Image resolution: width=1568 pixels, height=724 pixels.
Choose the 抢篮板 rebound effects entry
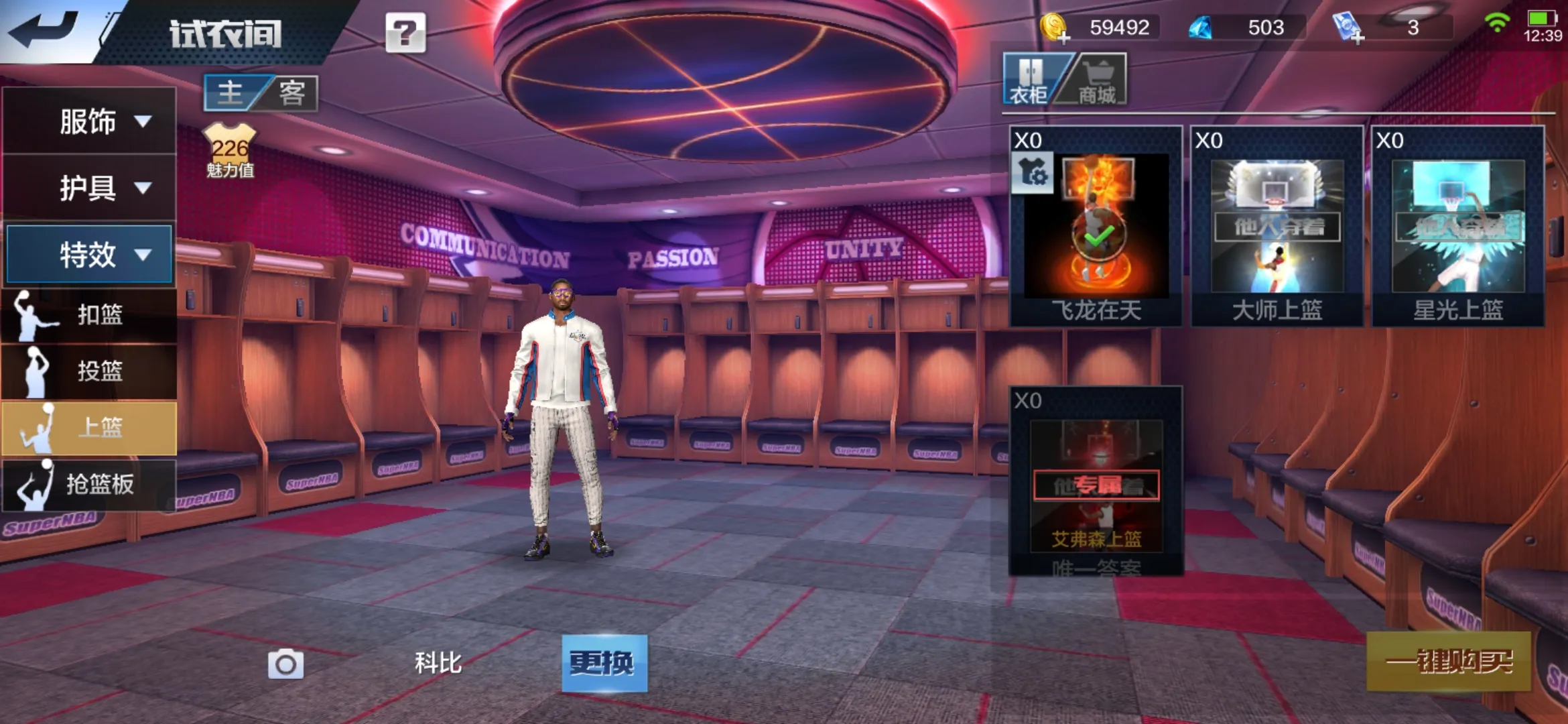click(x=90, y=484)
